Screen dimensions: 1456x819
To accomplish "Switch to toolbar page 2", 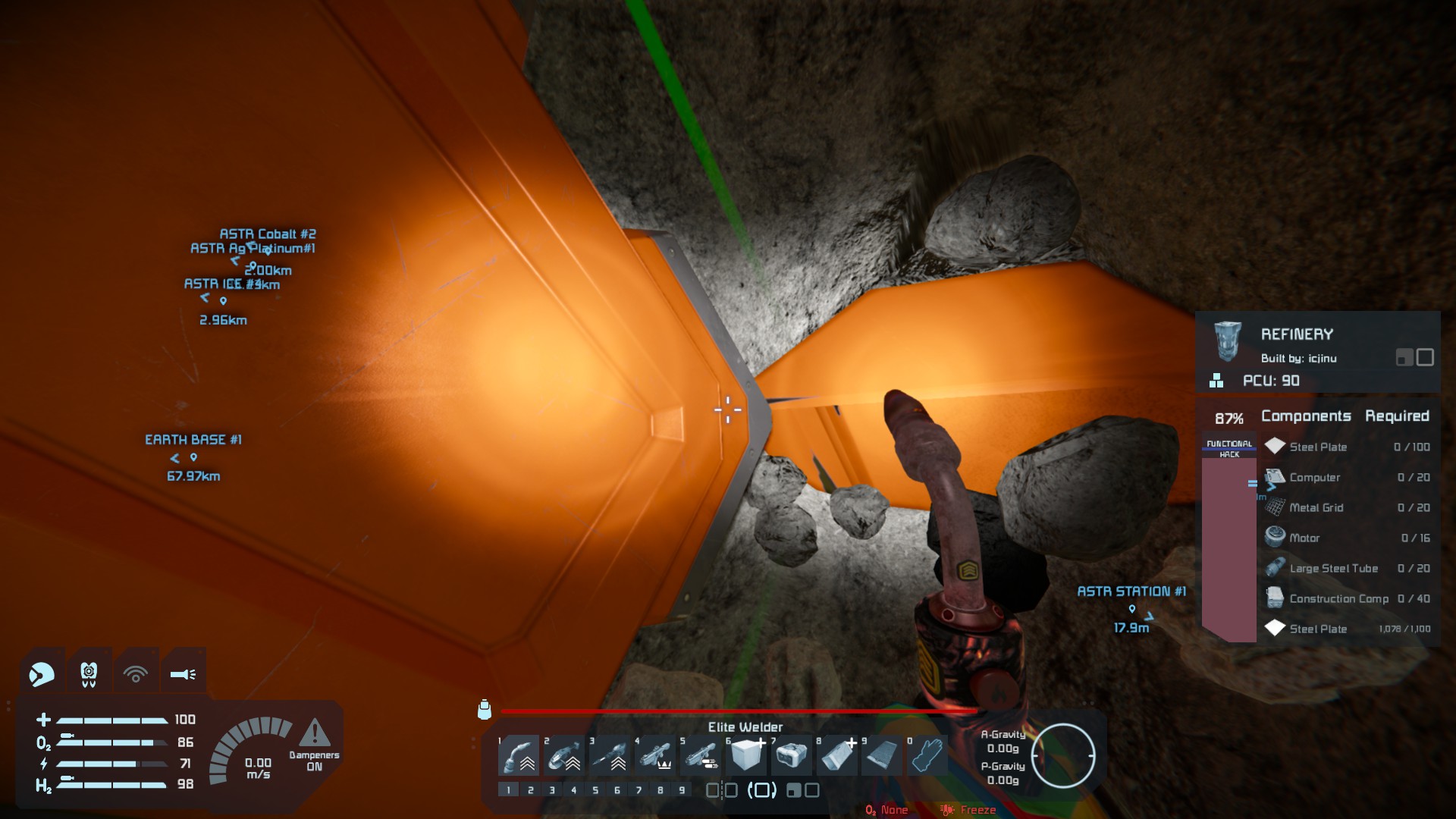I will [x=530, y=790].
